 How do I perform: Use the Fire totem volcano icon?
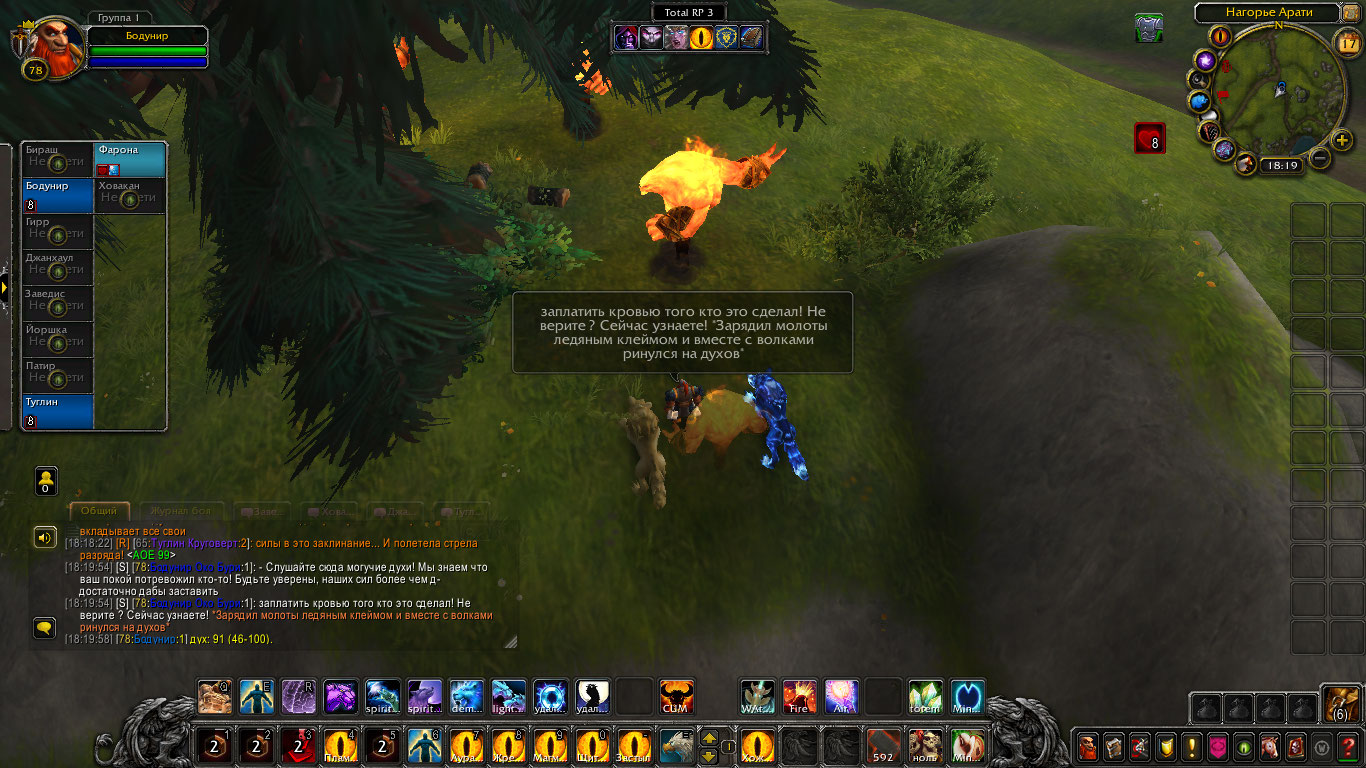click(x=799, y=696)
